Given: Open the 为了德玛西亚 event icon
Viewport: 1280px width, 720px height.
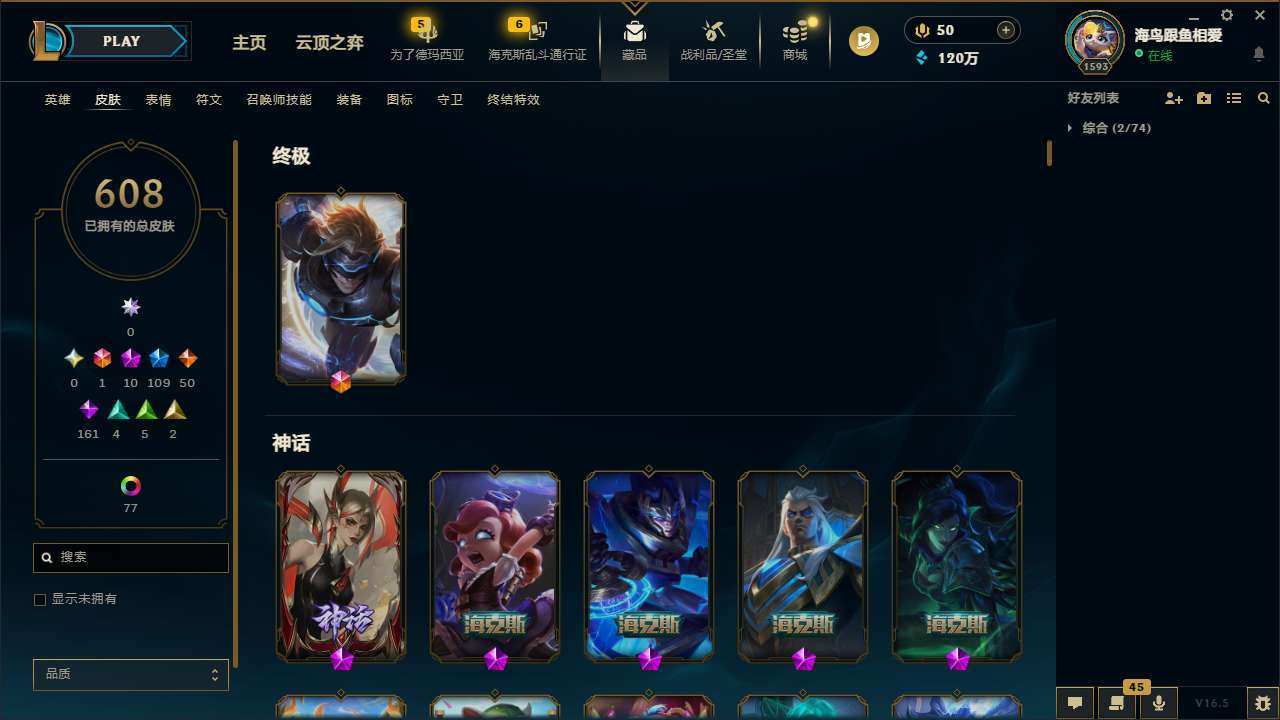Looking at the screenshot, I should [427, 40].
